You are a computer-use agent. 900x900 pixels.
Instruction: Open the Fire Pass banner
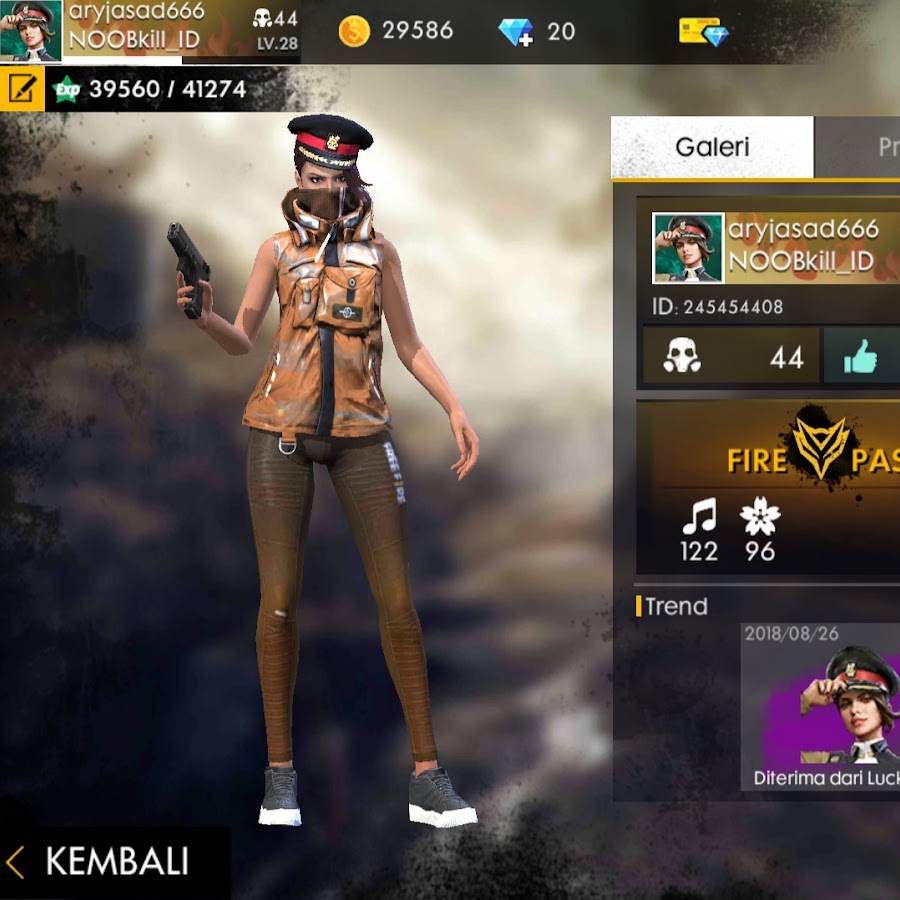tap(768, 459)
